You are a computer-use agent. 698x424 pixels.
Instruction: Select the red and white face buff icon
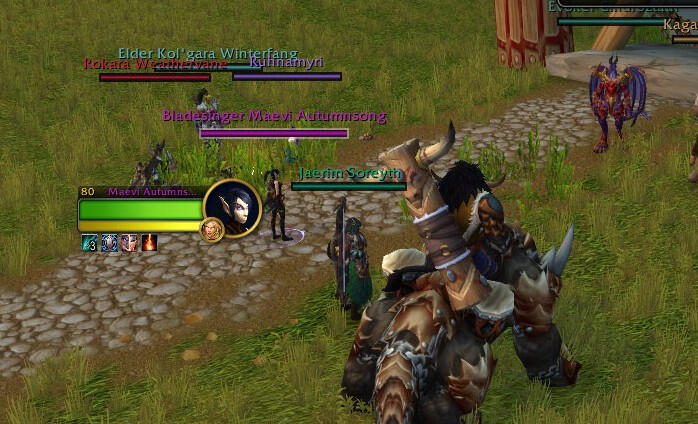pyautogui.click(x=129, y=242)
